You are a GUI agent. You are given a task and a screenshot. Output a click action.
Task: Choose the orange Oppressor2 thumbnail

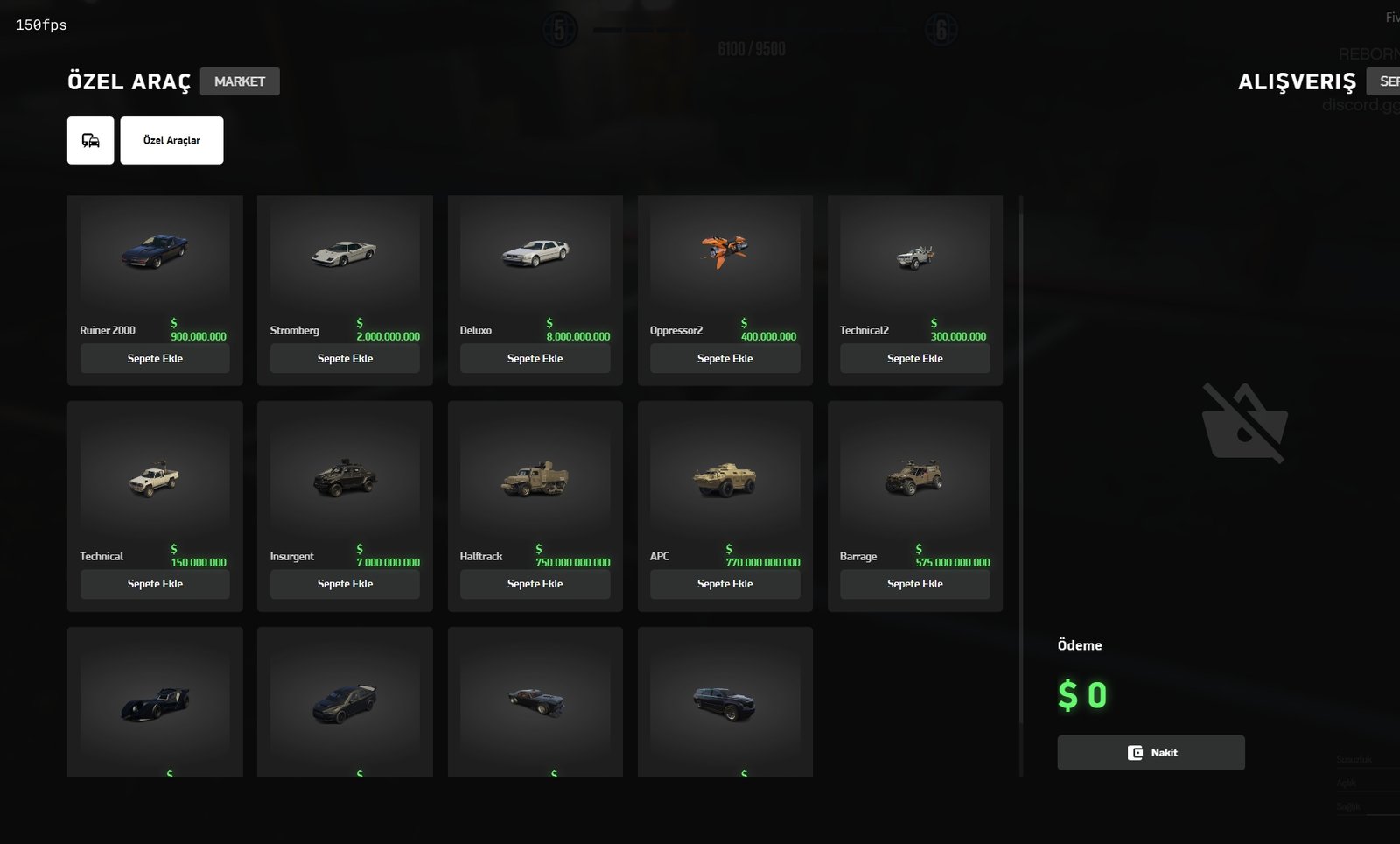pos(724,250)
